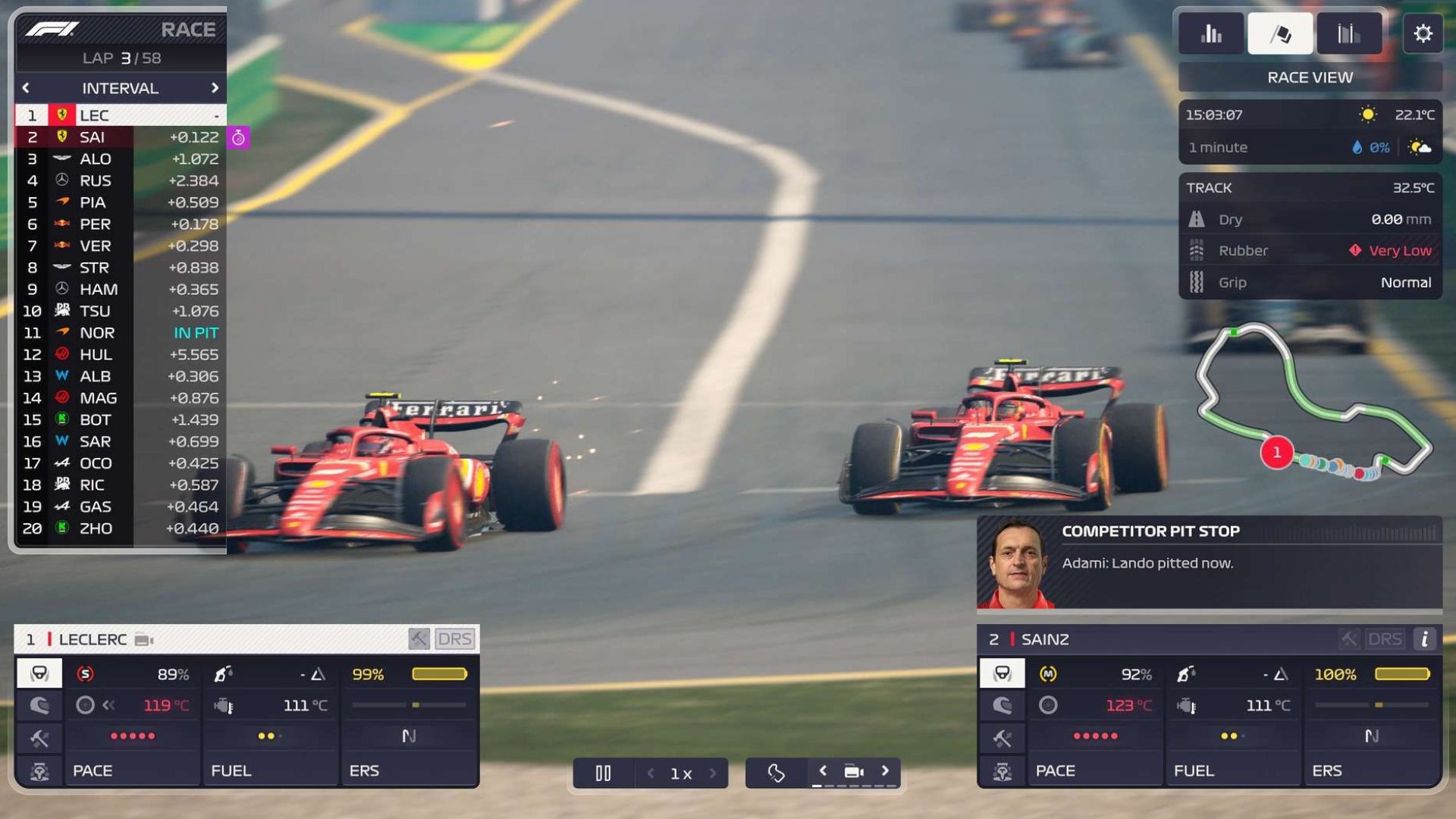The width and height of the screenshot is (1456, 819).
Task: Switch to the bar chart data view
Action: pyautogui.click(x=1211, y=33)
